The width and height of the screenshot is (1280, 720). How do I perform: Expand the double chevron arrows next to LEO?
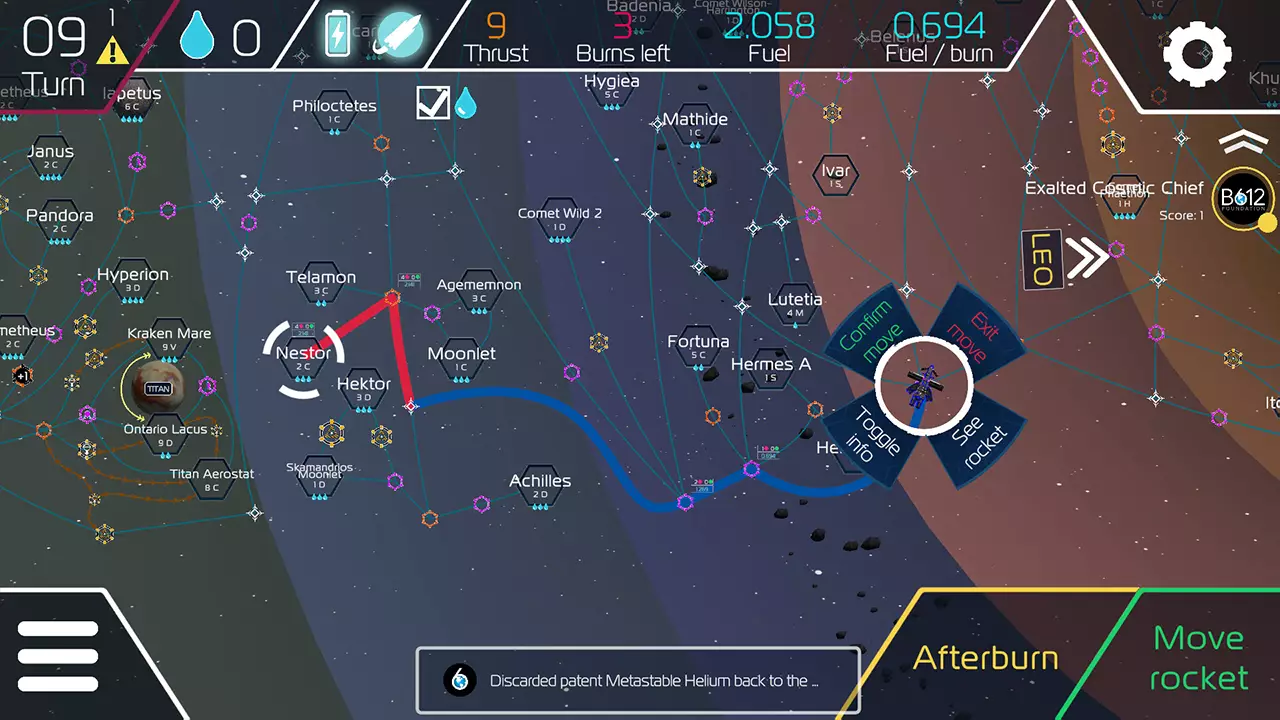coord(1089,258)
